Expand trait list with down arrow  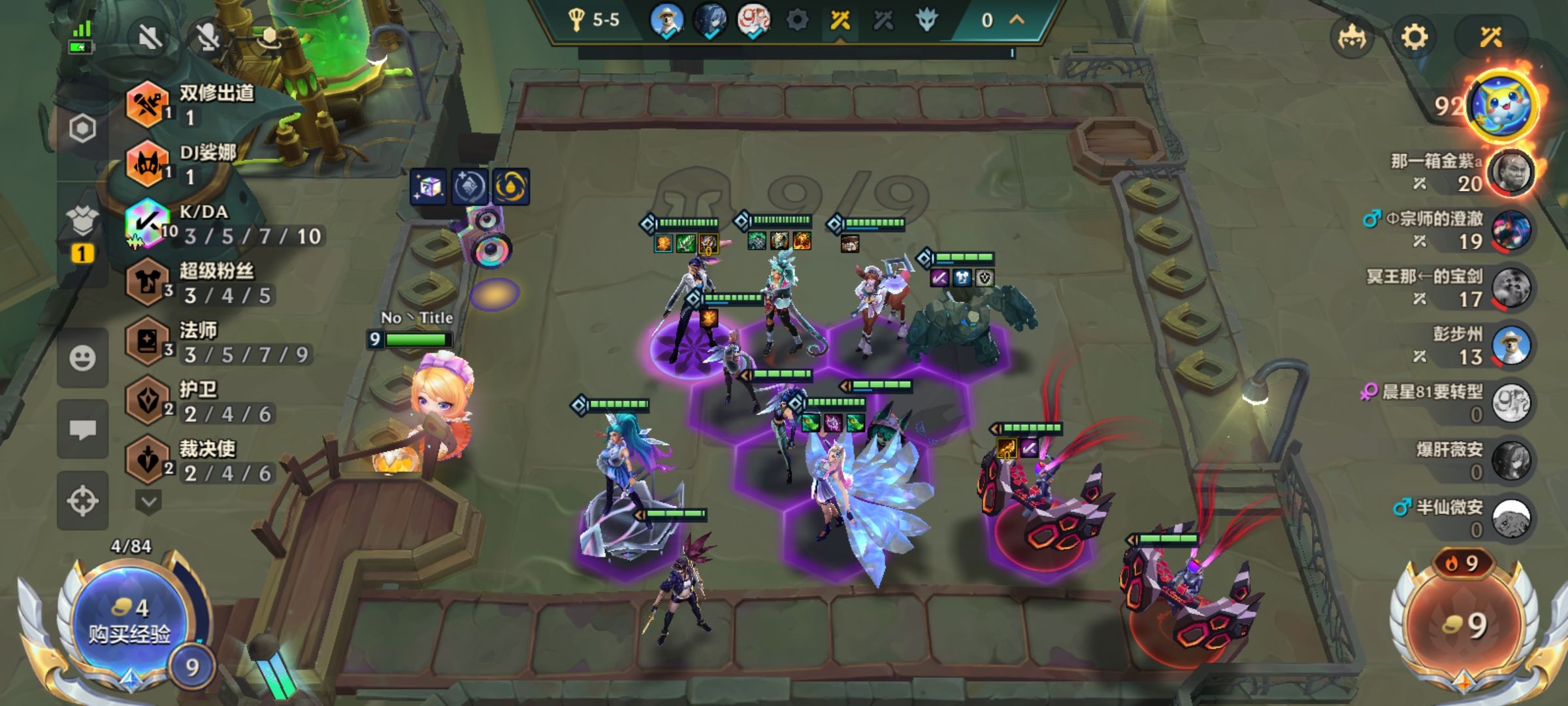point(148,502)
